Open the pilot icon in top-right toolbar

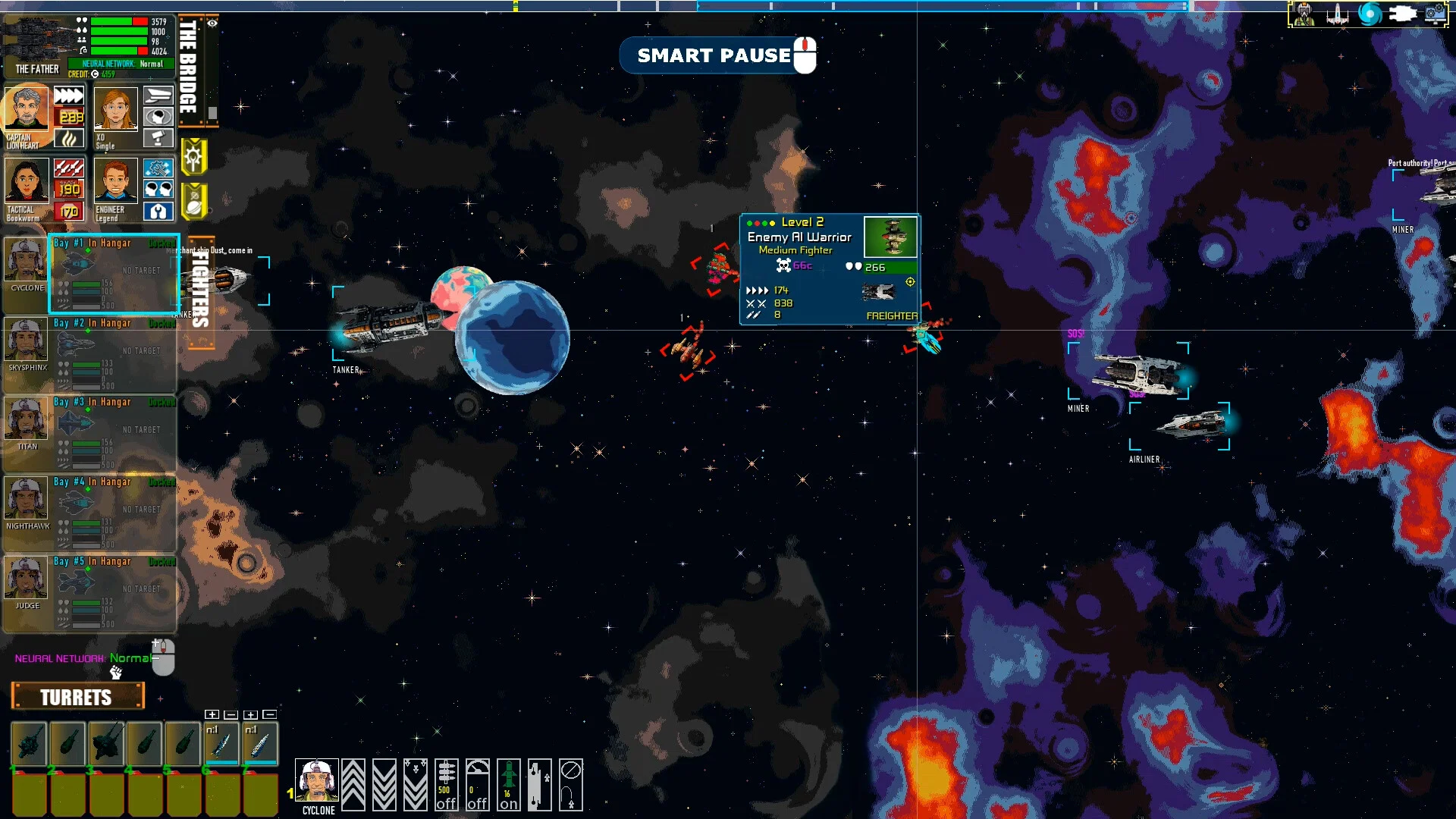click(1304, 14)
